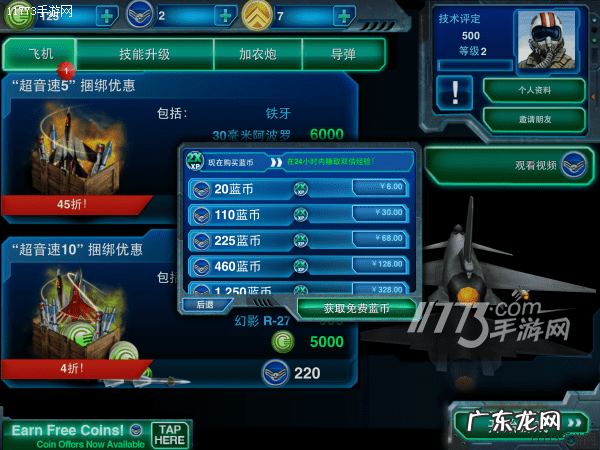This screenshot has width=600, height=450.
Task: Click the exclamation mark alert button
Action: click(x=455, y=91)
